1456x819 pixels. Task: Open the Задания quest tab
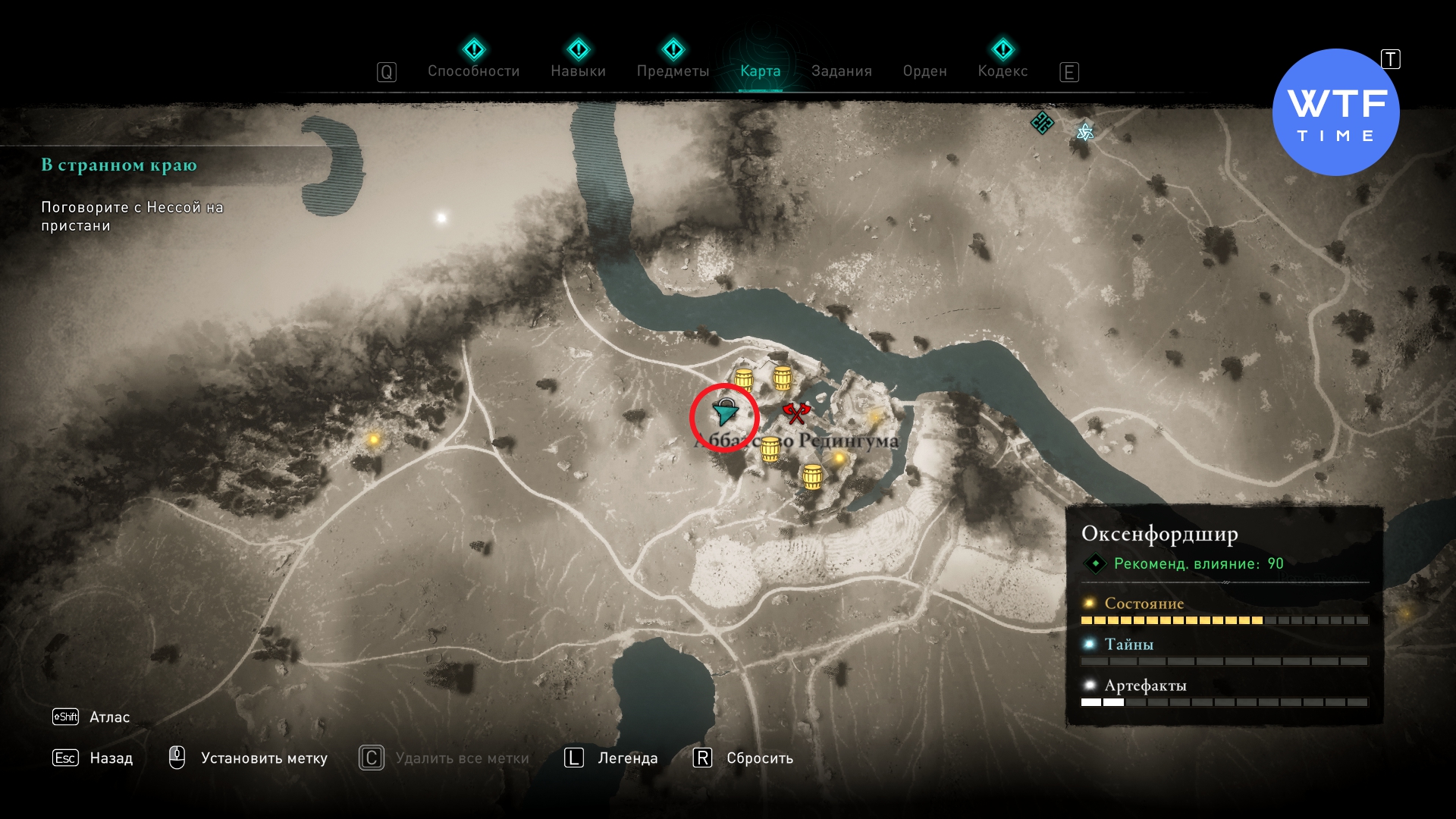point(841,71)
